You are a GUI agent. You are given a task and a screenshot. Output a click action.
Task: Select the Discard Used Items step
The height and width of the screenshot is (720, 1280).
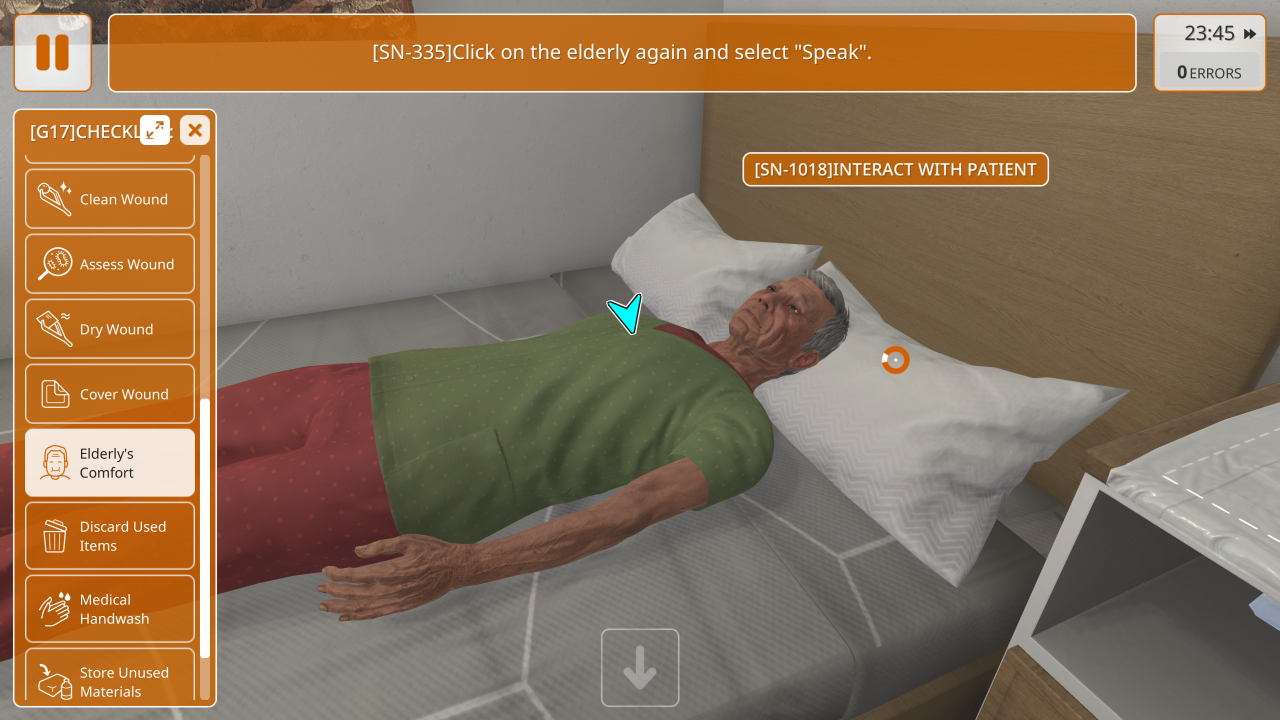coord(110,536)
